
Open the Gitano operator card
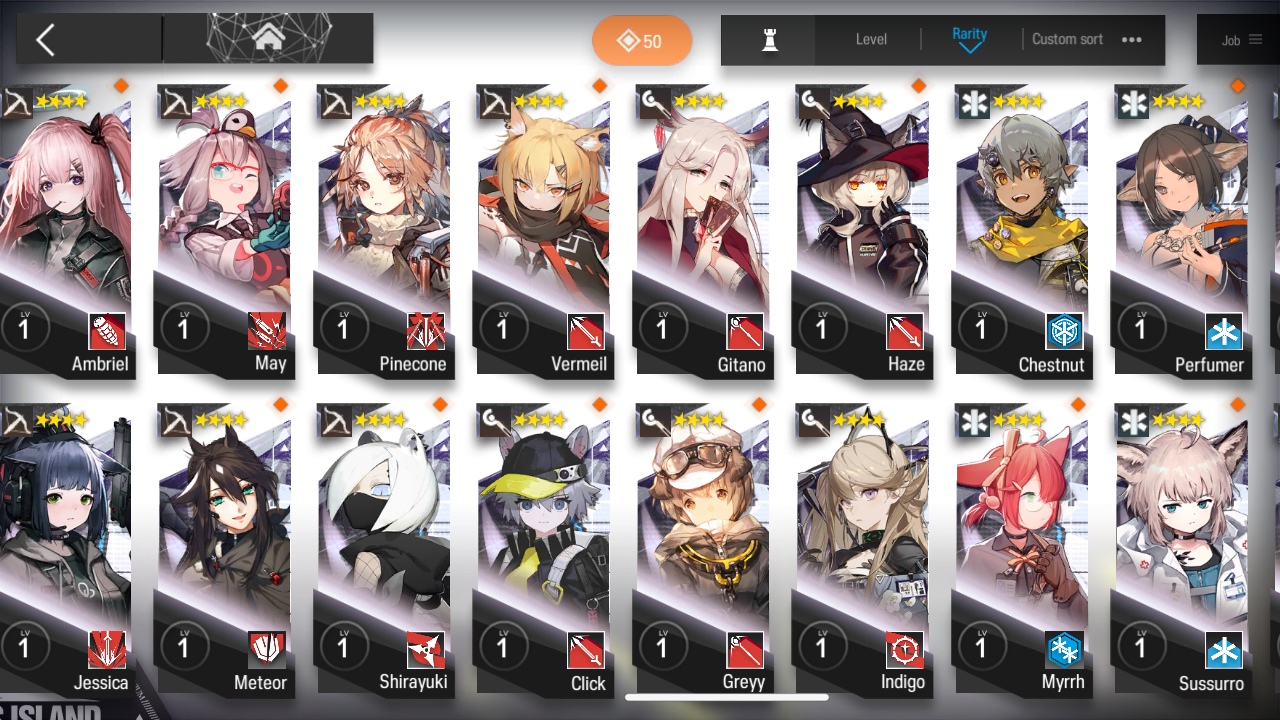pos(703,230)
